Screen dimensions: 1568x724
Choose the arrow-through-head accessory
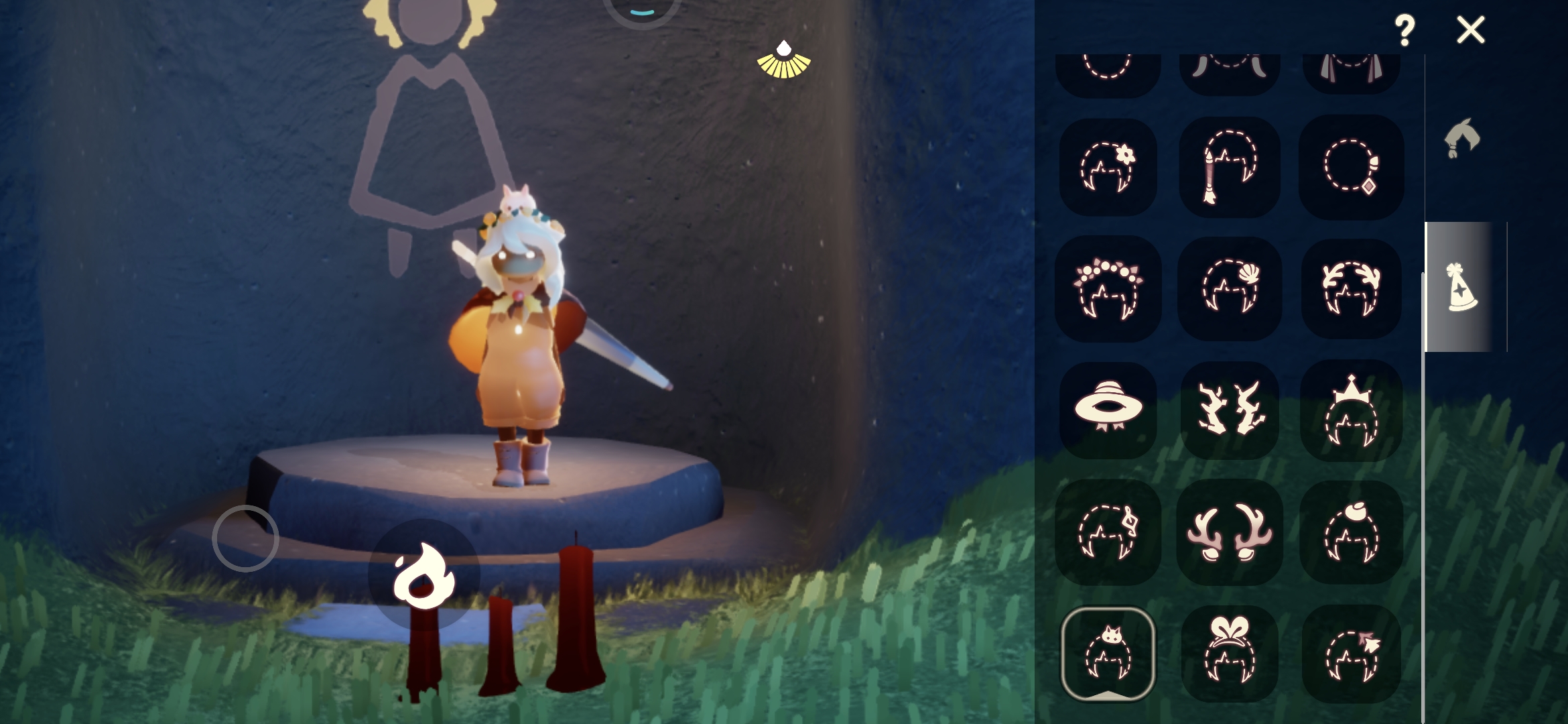1350,654
